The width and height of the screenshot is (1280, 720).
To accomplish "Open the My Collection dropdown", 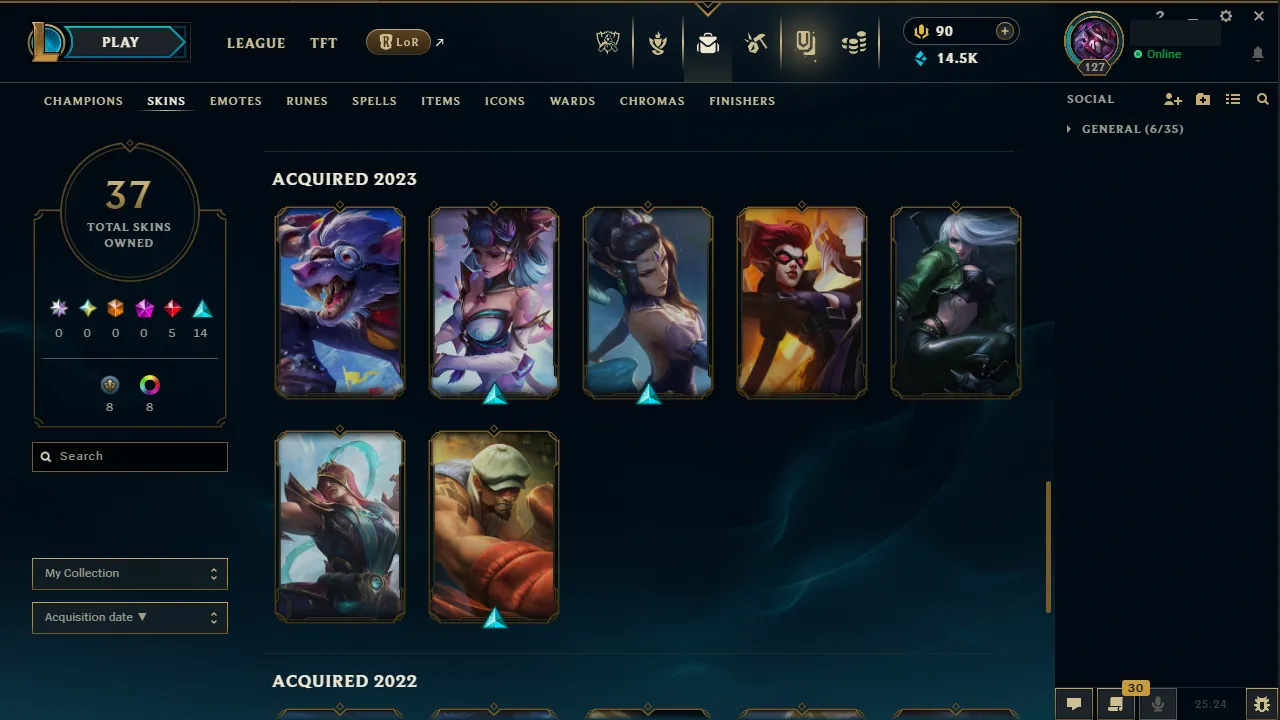I will pyautogui.click(x=129, y=573).
